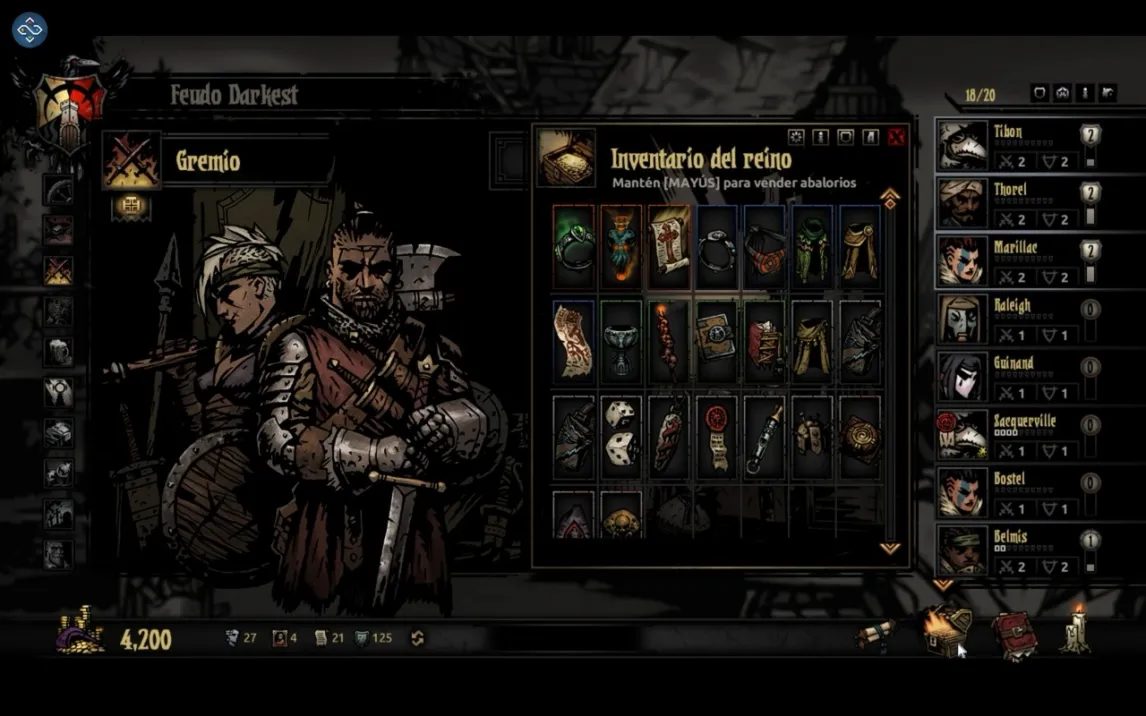Close the Inventario del reino panel

click(x=896, y=137)
